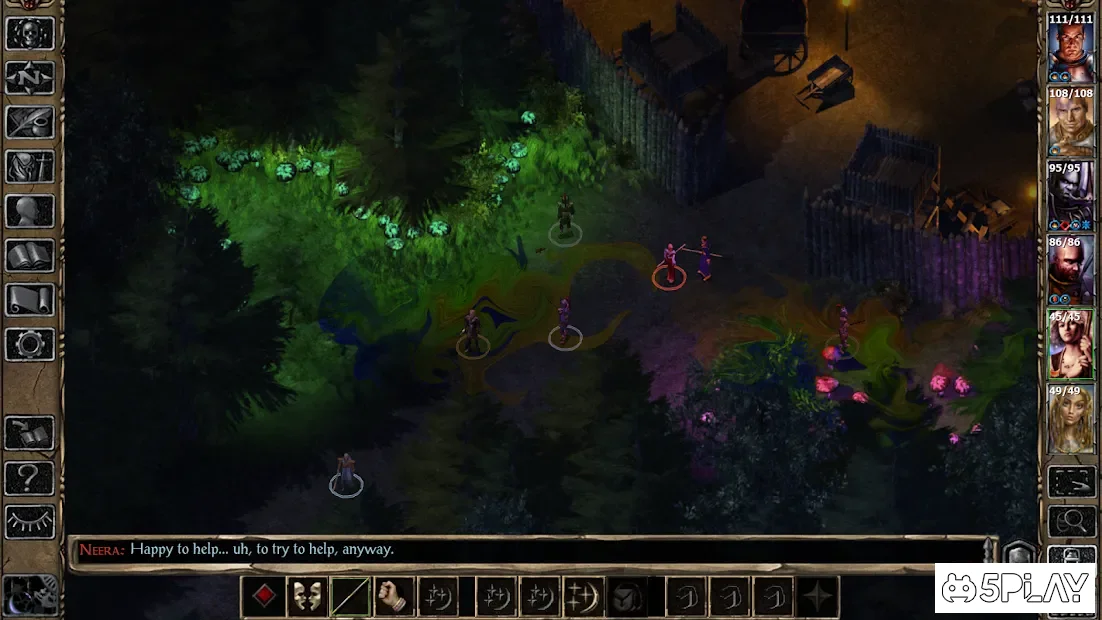Open the mage spellbook with the book icon
Viewport: 1102px width, 620px height.
pyautogui.click(x=30, y=255)
